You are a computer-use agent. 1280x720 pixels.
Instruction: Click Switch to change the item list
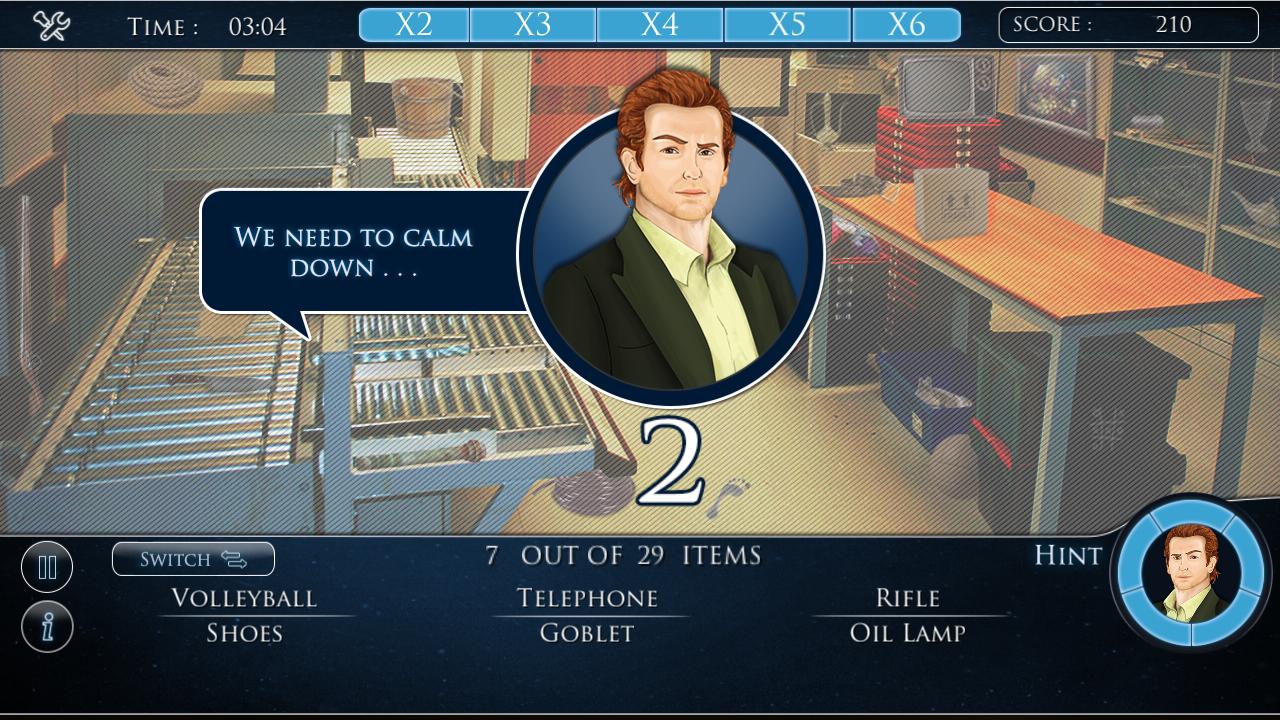click(193, 559)
